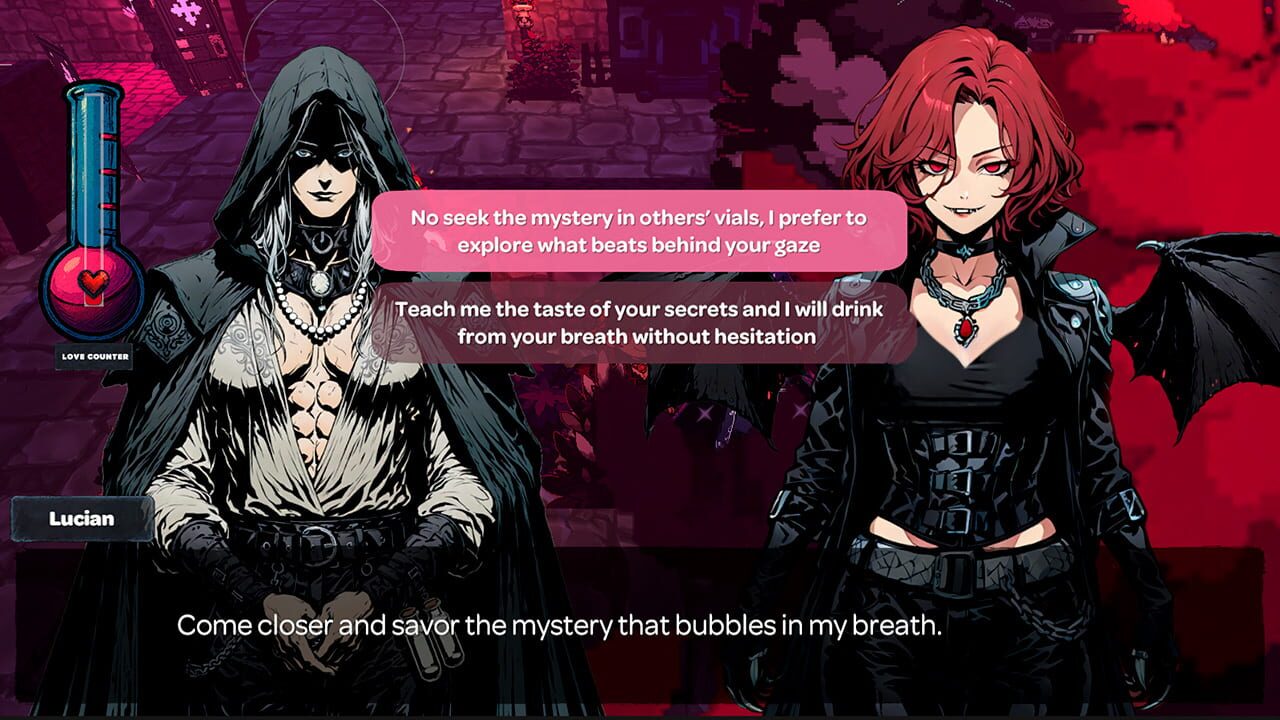
Task: Click the red pendant on the vampire's necklace
Action: (966, 328)
